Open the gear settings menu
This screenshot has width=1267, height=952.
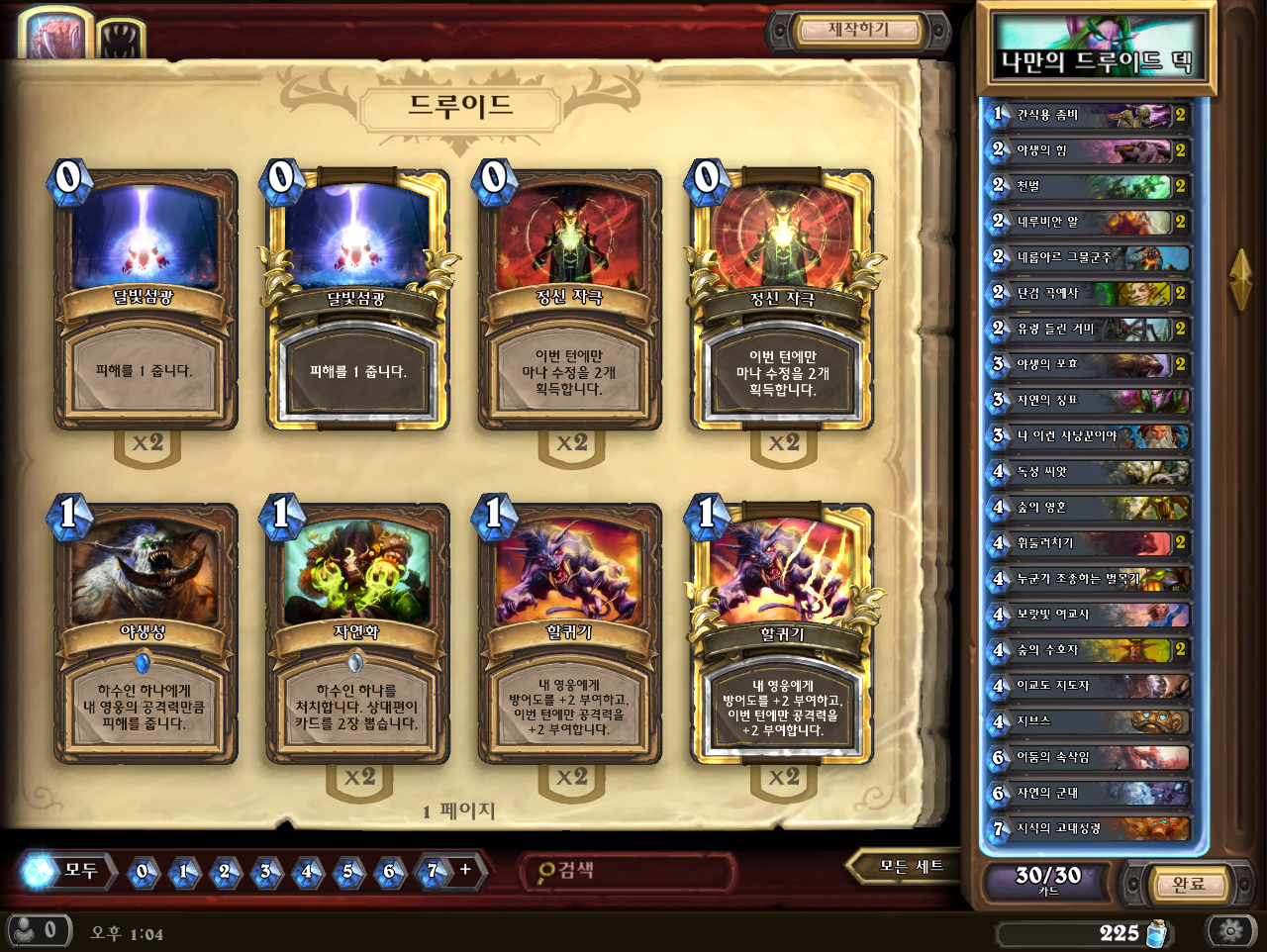click(x=1230, y=931)
